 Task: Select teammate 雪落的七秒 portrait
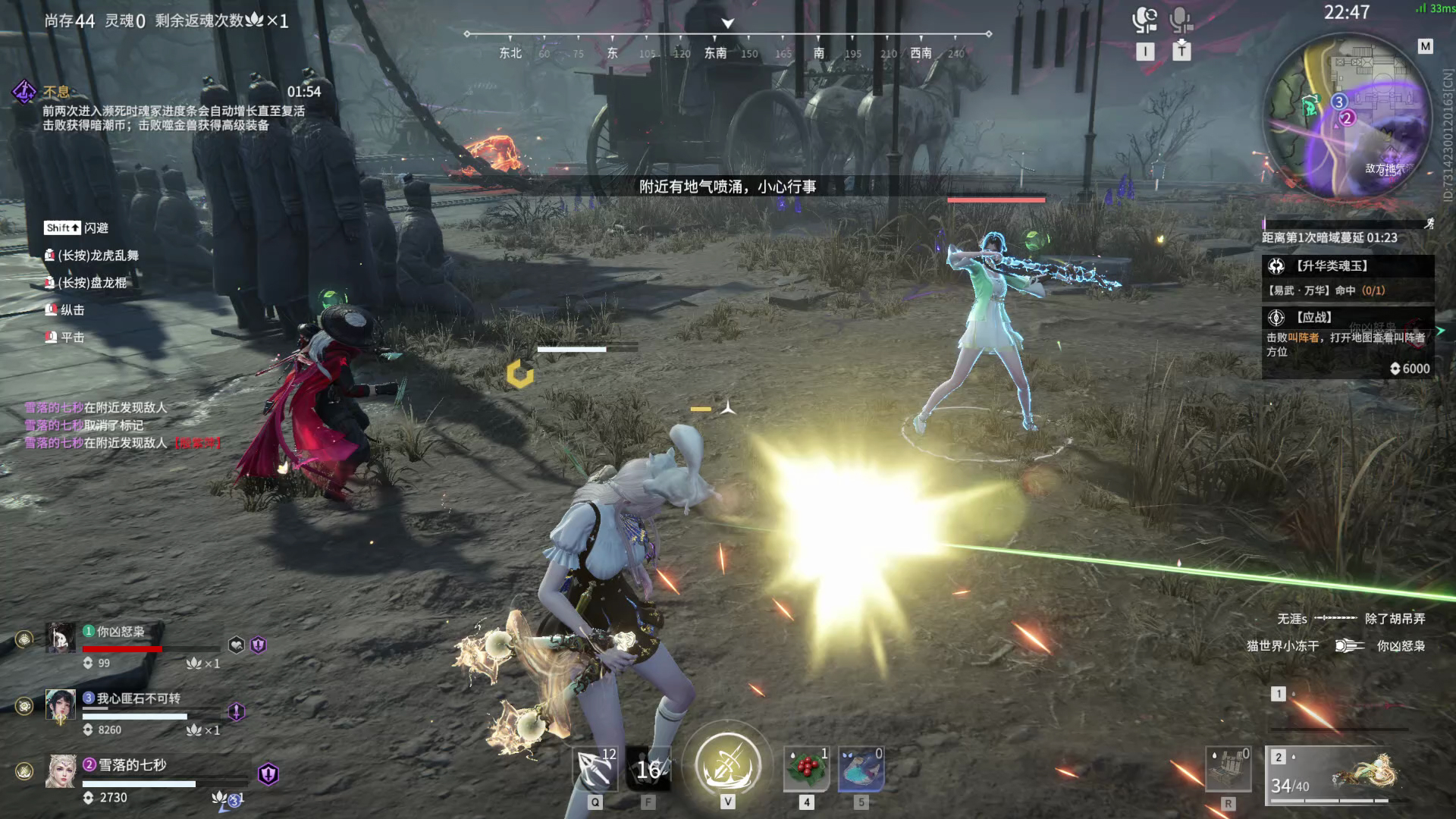click(x=61, y=771)
